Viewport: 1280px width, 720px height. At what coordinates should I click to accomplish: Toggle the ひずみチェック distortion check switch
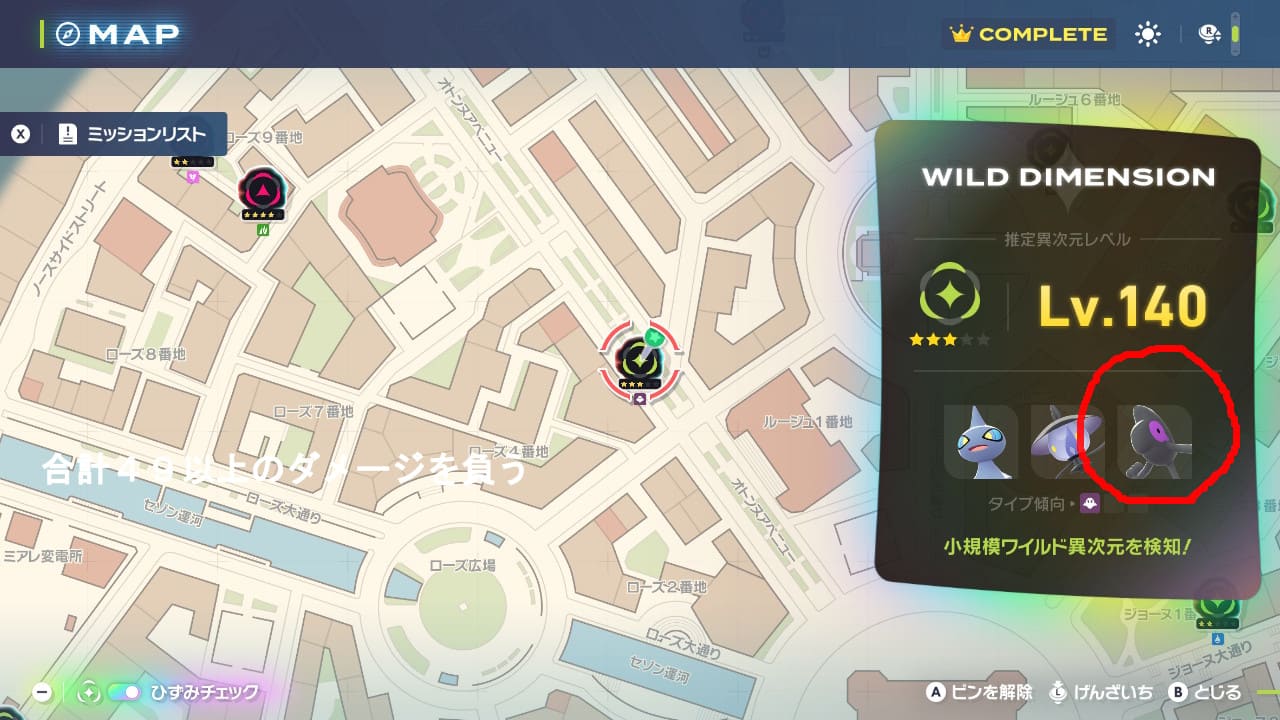(x=125, y=692)
